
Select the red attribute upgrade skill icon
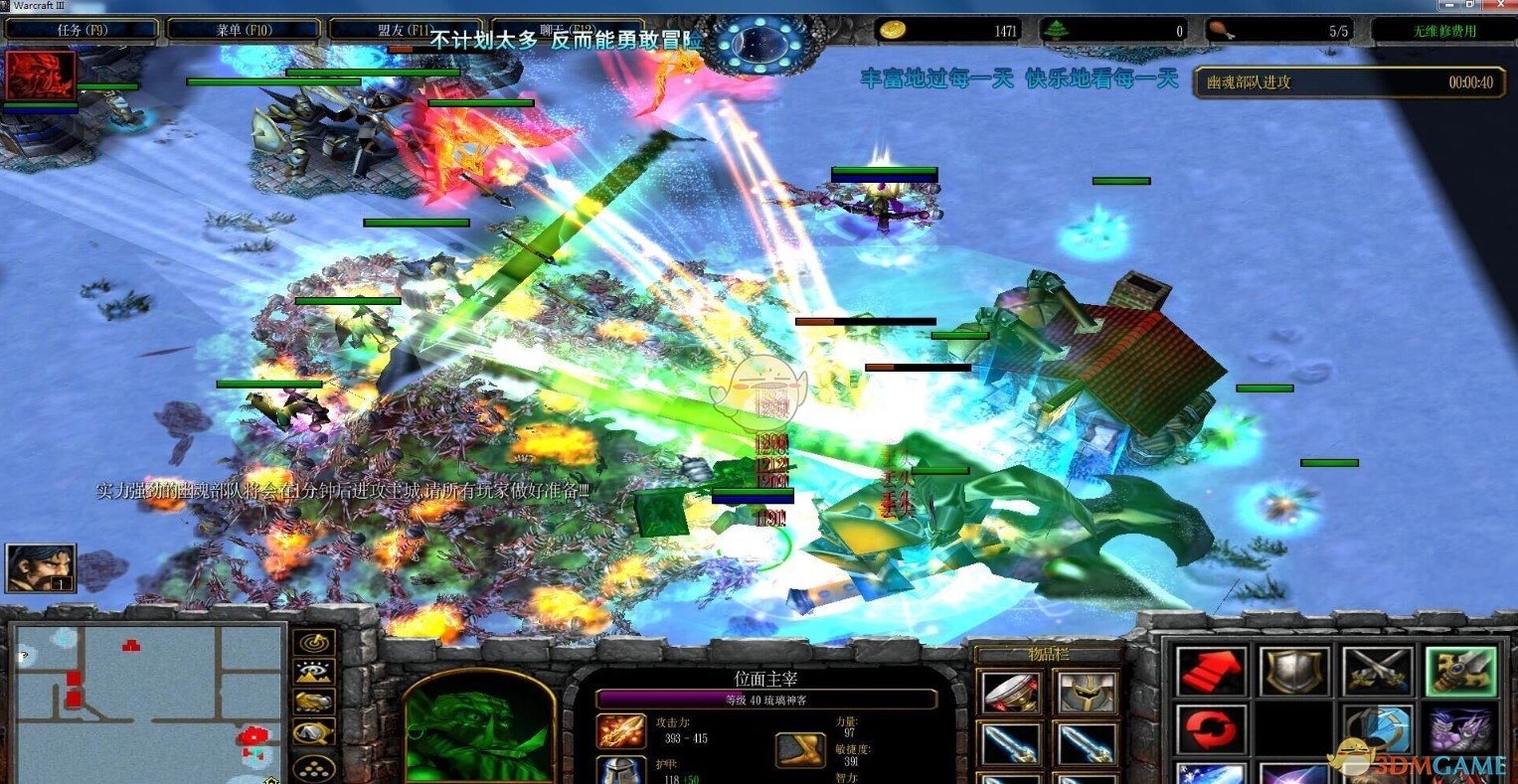1215,672
